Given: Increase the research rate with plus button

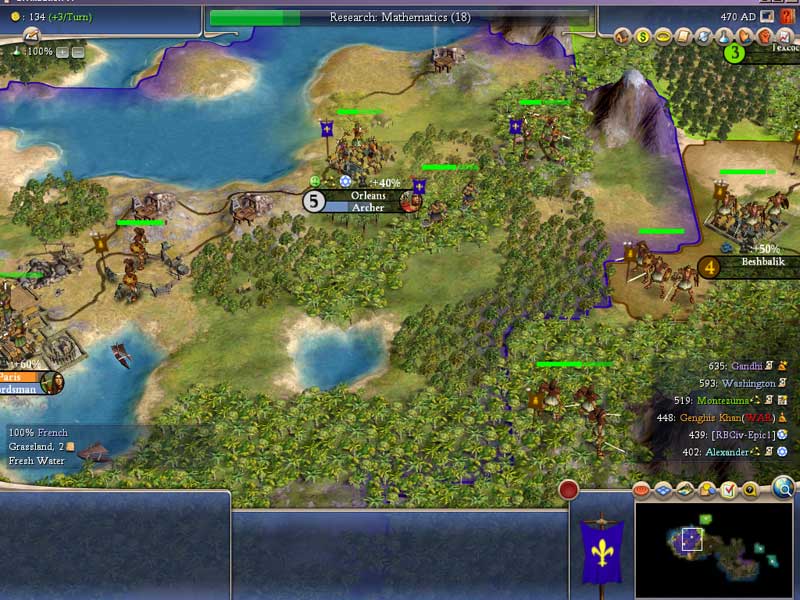Looking at the screenshot, I should [62, 51].
